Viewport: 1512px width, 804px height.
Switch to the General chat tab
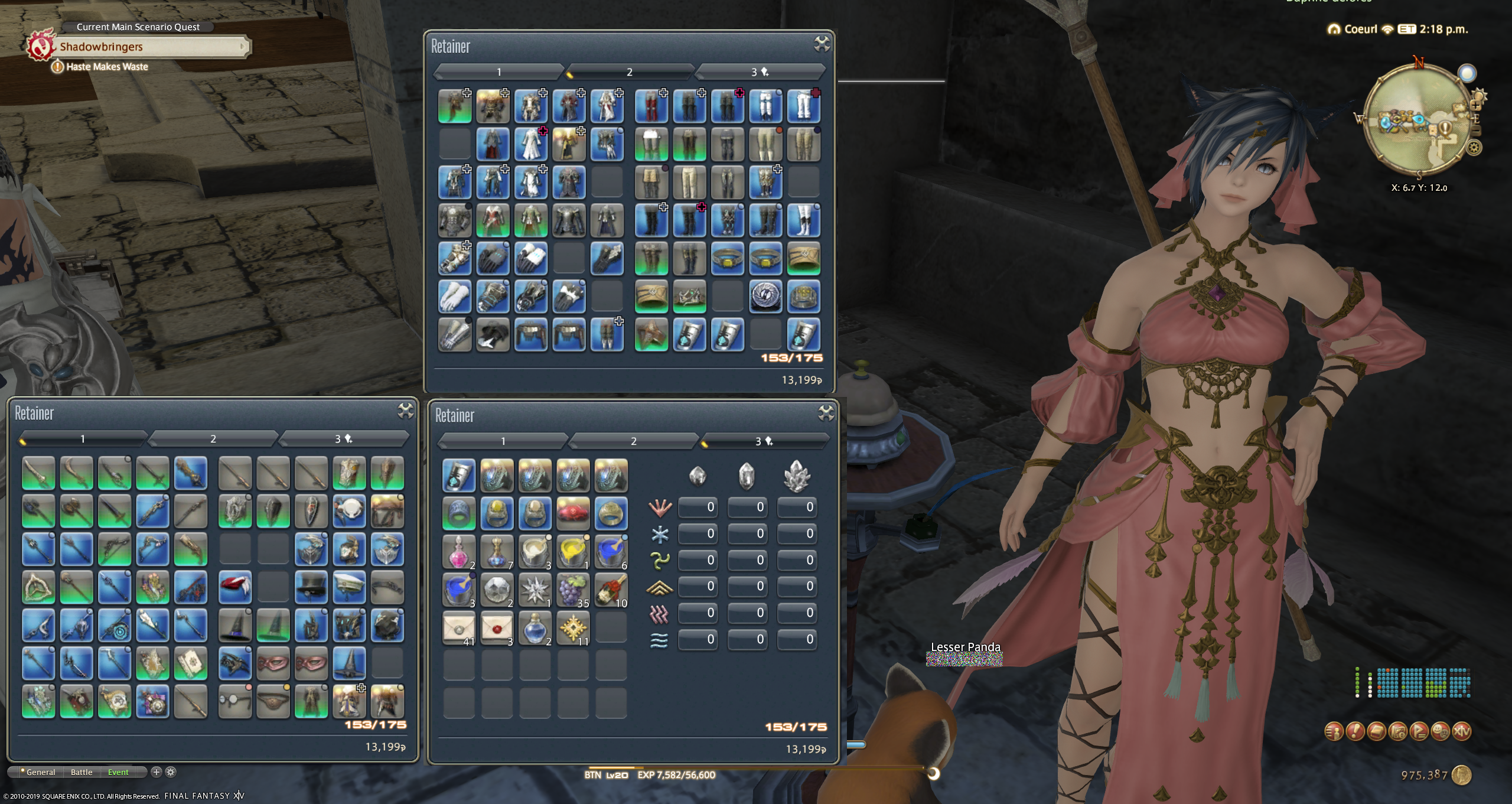[40, 772]
